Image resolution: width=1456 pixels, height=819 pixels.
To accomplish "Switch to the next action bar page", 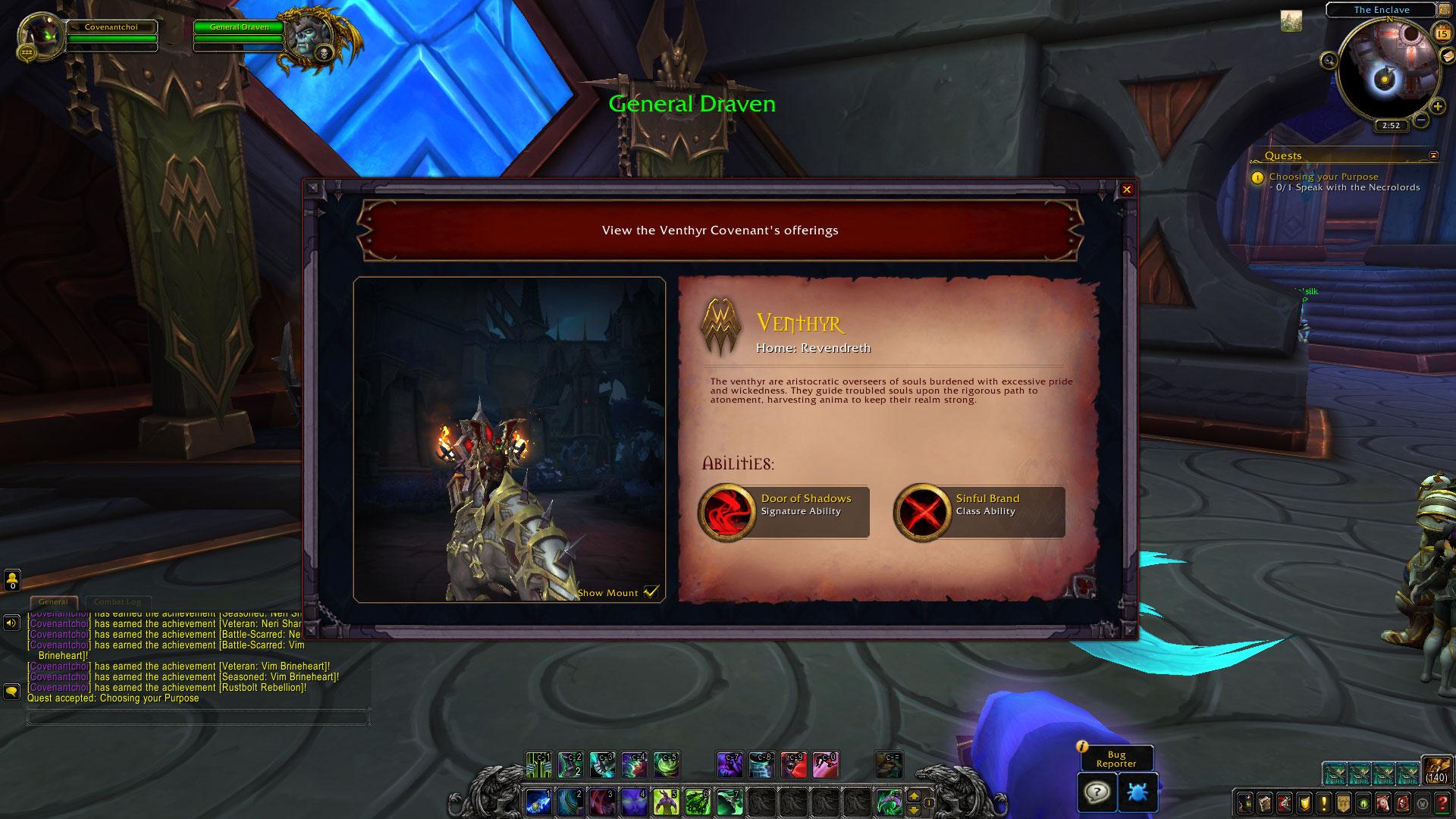I will tap(914, 796).
